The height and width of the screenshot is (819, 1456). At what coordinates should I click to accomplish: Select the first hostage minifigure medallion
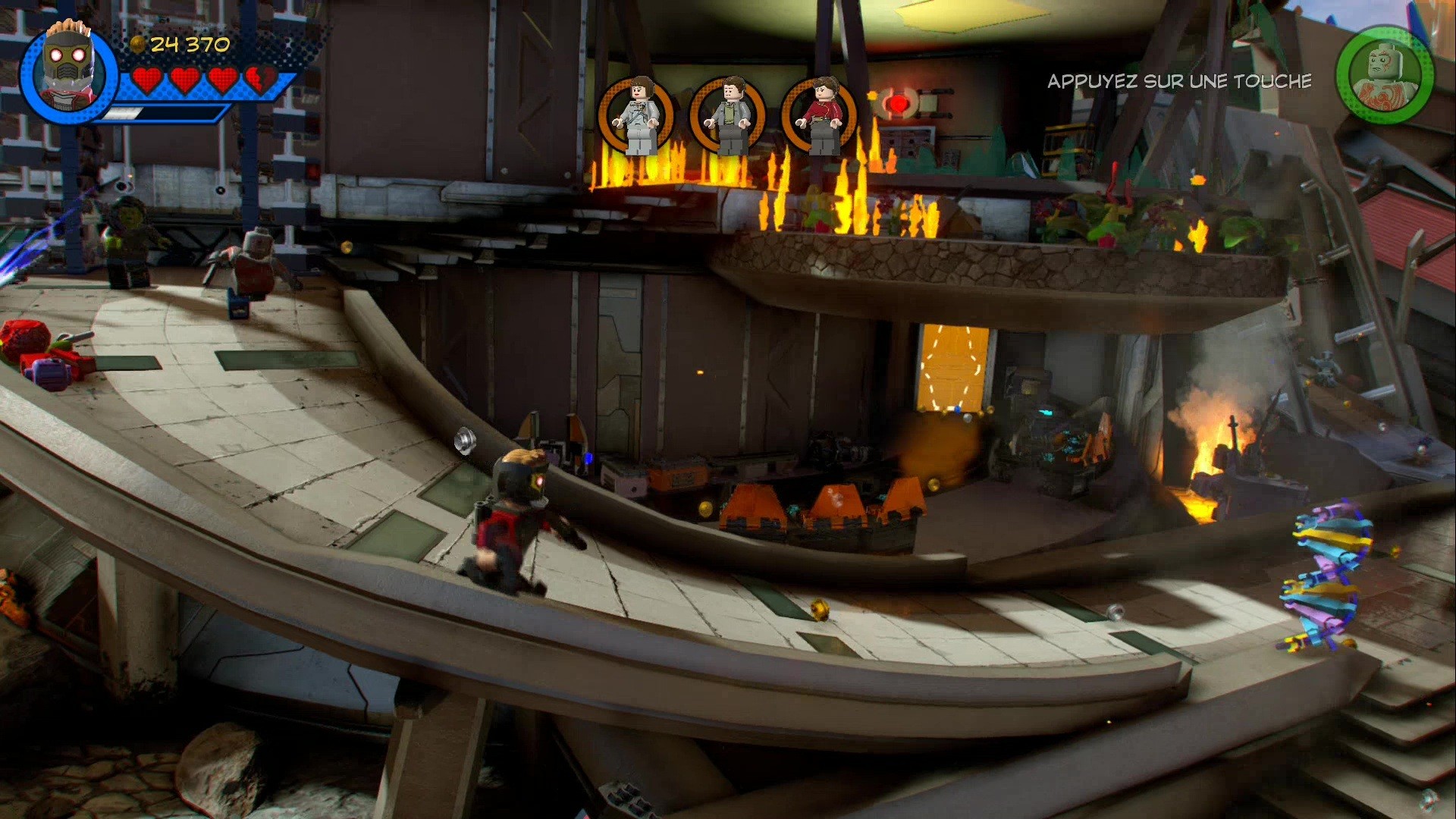pyautogui.click(x=637, y=114)
